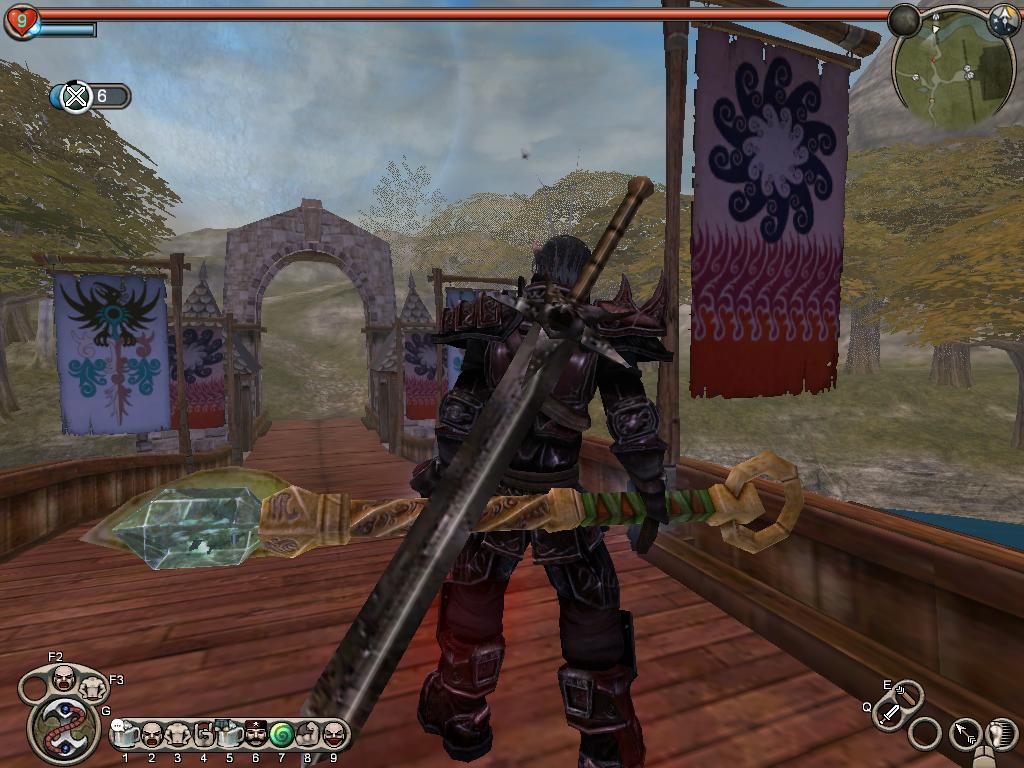Choose the hotbar slot 4 hand gesture icon
The width and height of the screenshot is (1024, 768).
point(204,735)
